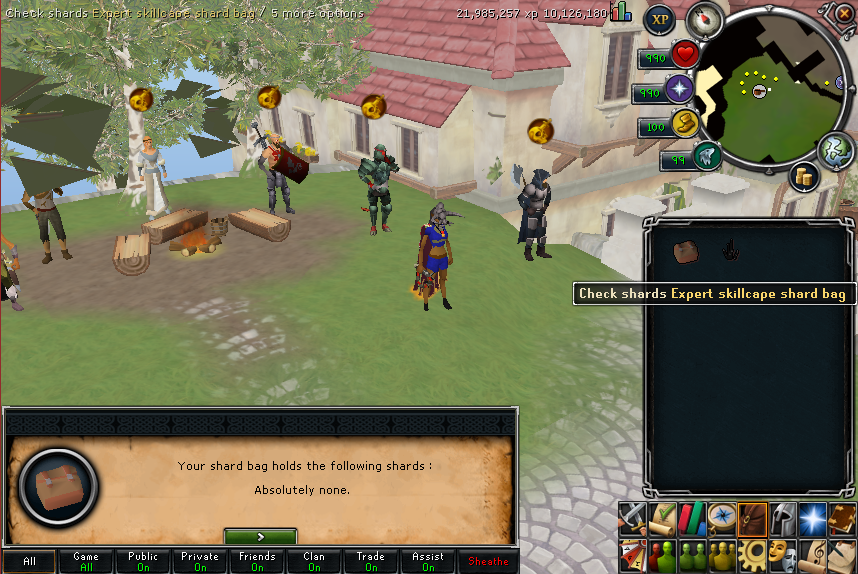
Task: Click the compass to face north
Action: tap(705, 19)
